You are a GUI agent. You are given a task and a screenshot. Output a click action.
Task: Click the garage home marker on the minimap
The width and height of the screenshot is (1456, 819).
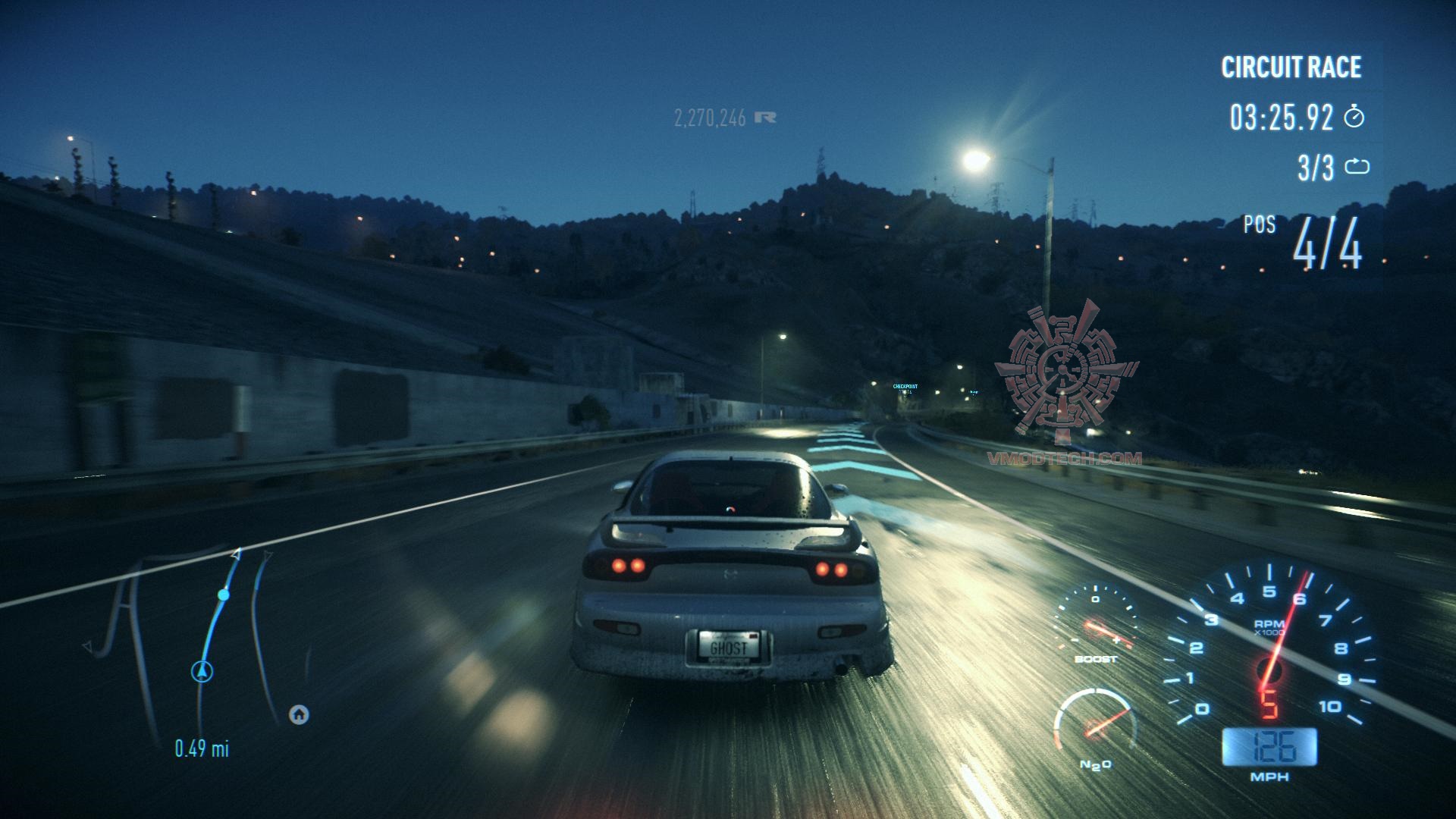(299, 714)
